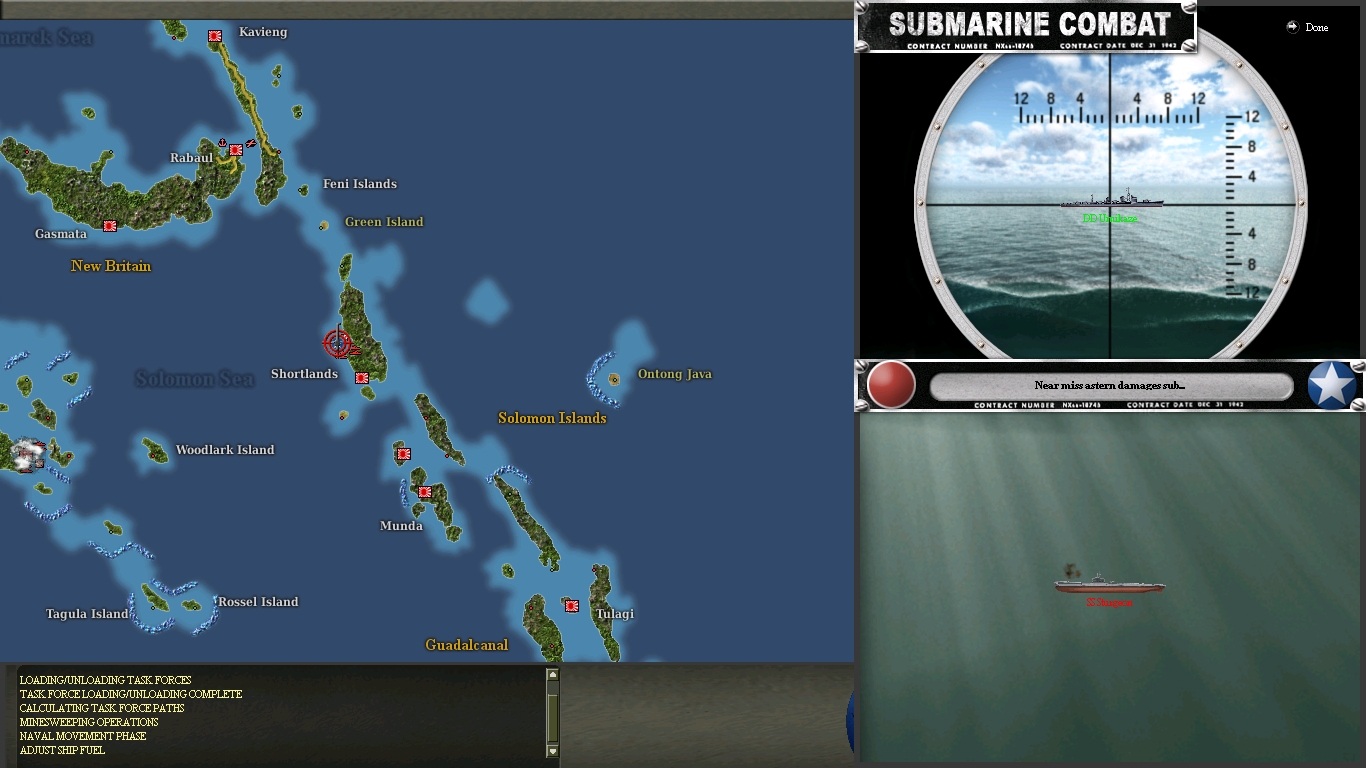Select Gasmata's Japanese base flag
The height and width of the screenshot is (768, 1366).
click(108, 226)
